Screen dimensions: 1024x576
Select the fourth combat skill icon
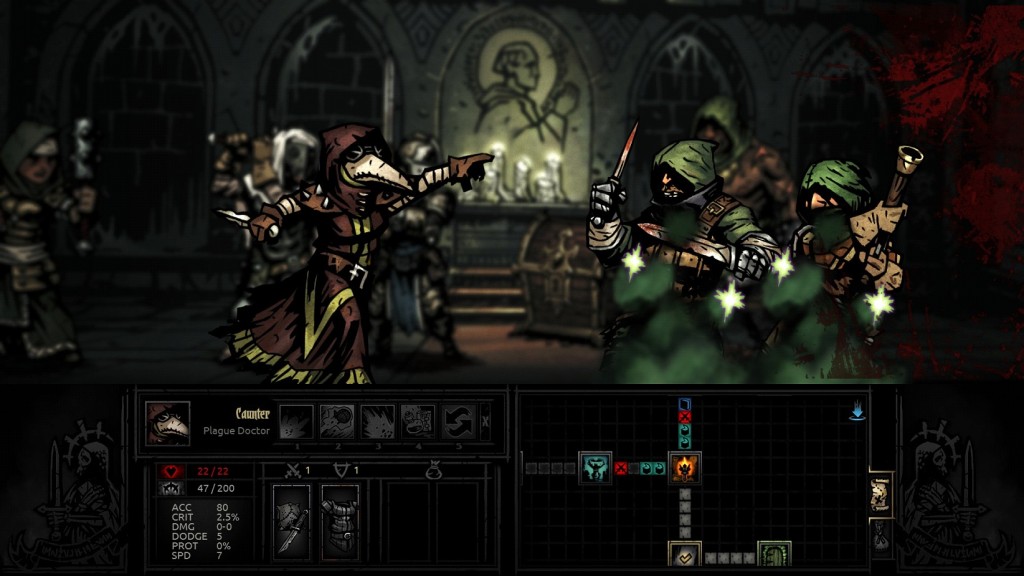click(x=418, y=421)
